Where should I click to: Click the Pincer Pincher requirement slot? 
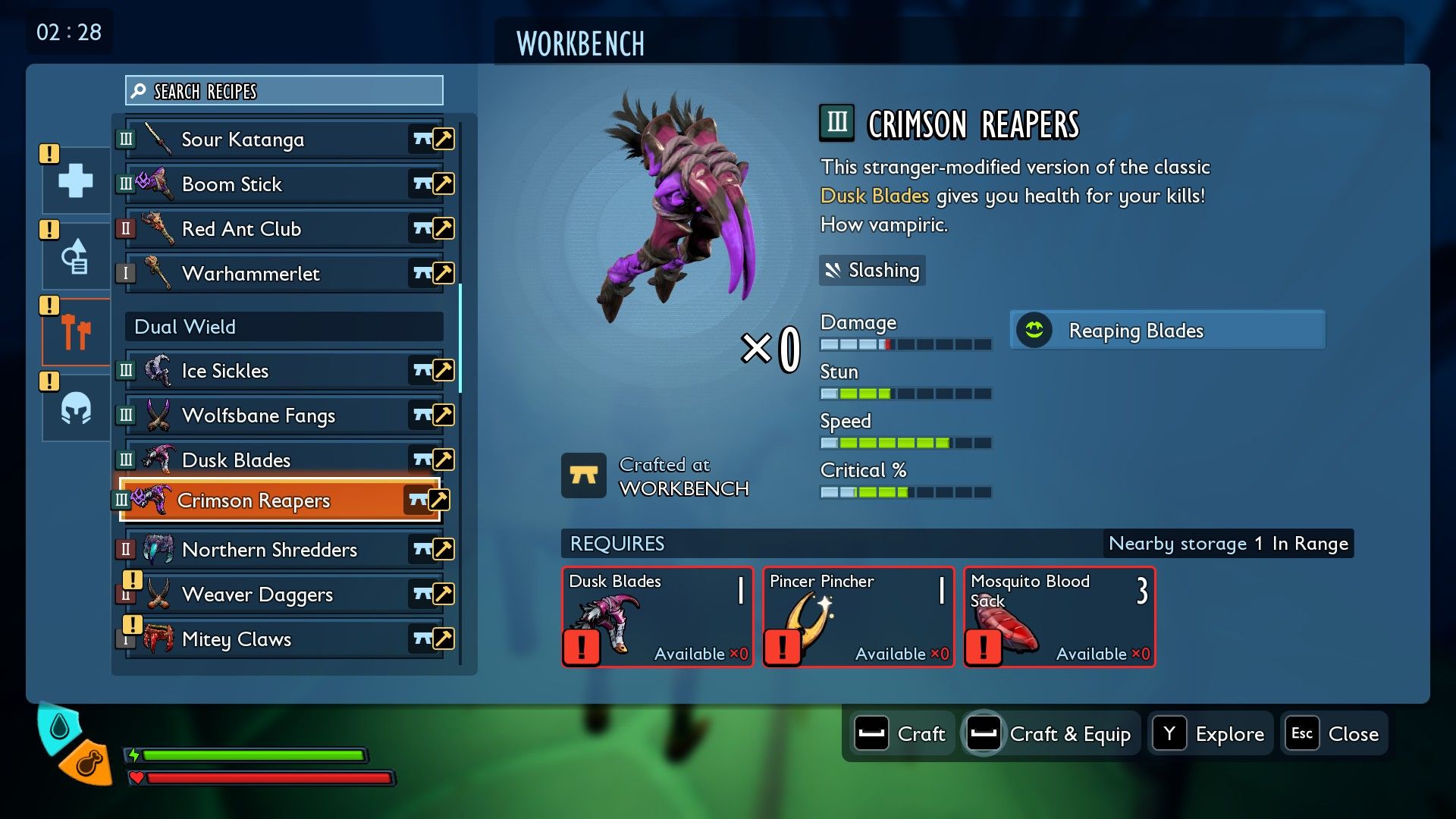pyautogui.click(x=858, y=617)
